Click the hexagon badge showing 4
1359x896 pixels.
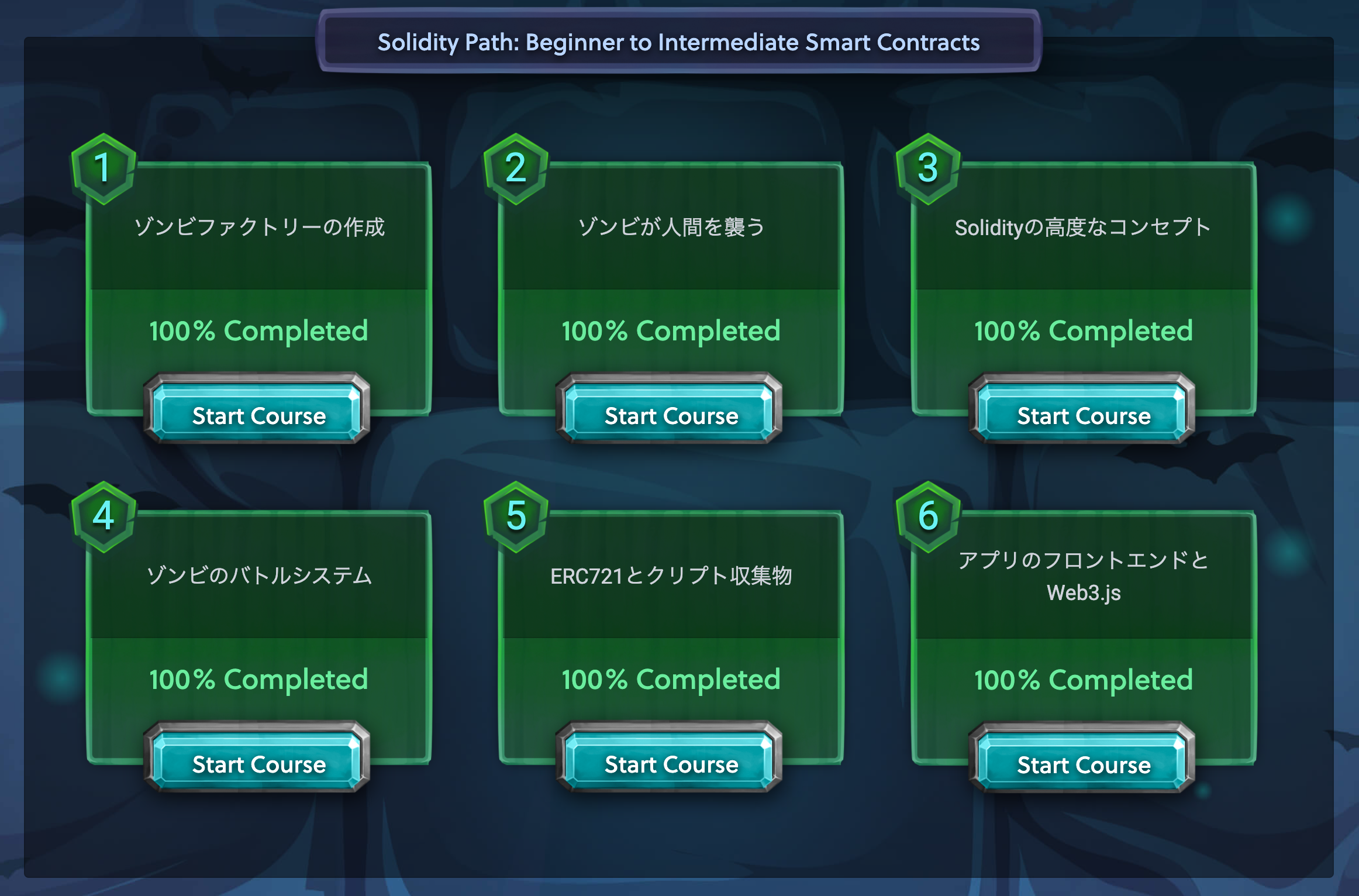103,517
